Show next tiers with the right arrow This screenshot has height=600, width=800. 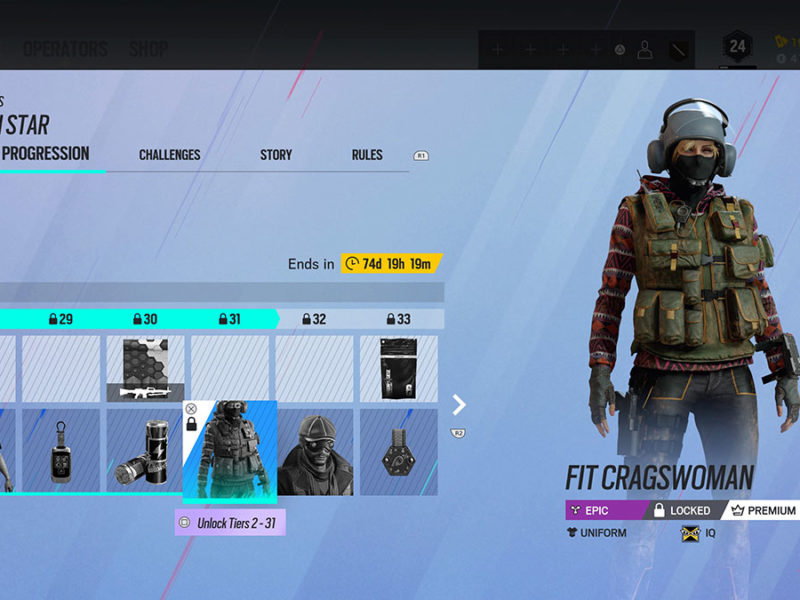point(459,404)
